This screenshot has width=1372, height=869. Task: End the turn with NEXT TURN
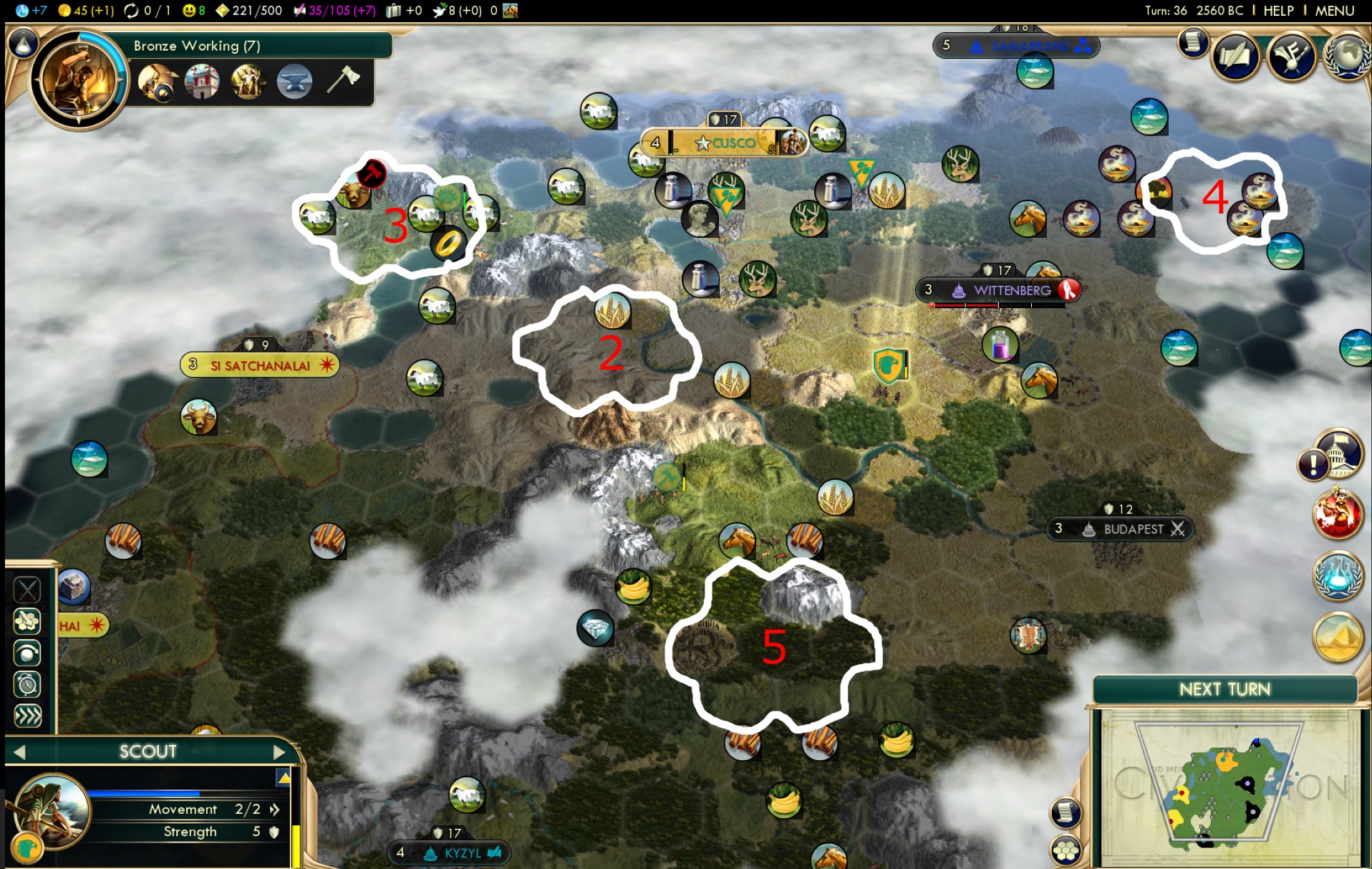(1224, 689)
